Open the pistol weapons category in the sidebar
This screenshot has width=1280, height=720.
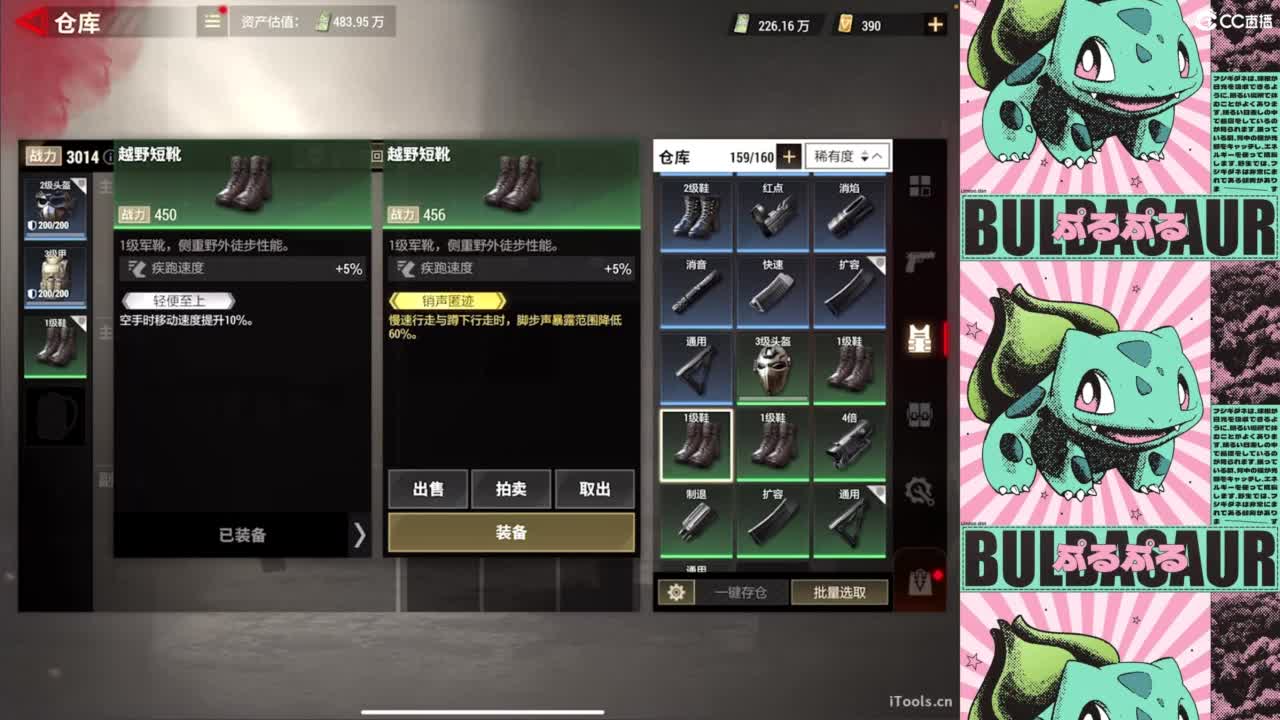(919, 263)
